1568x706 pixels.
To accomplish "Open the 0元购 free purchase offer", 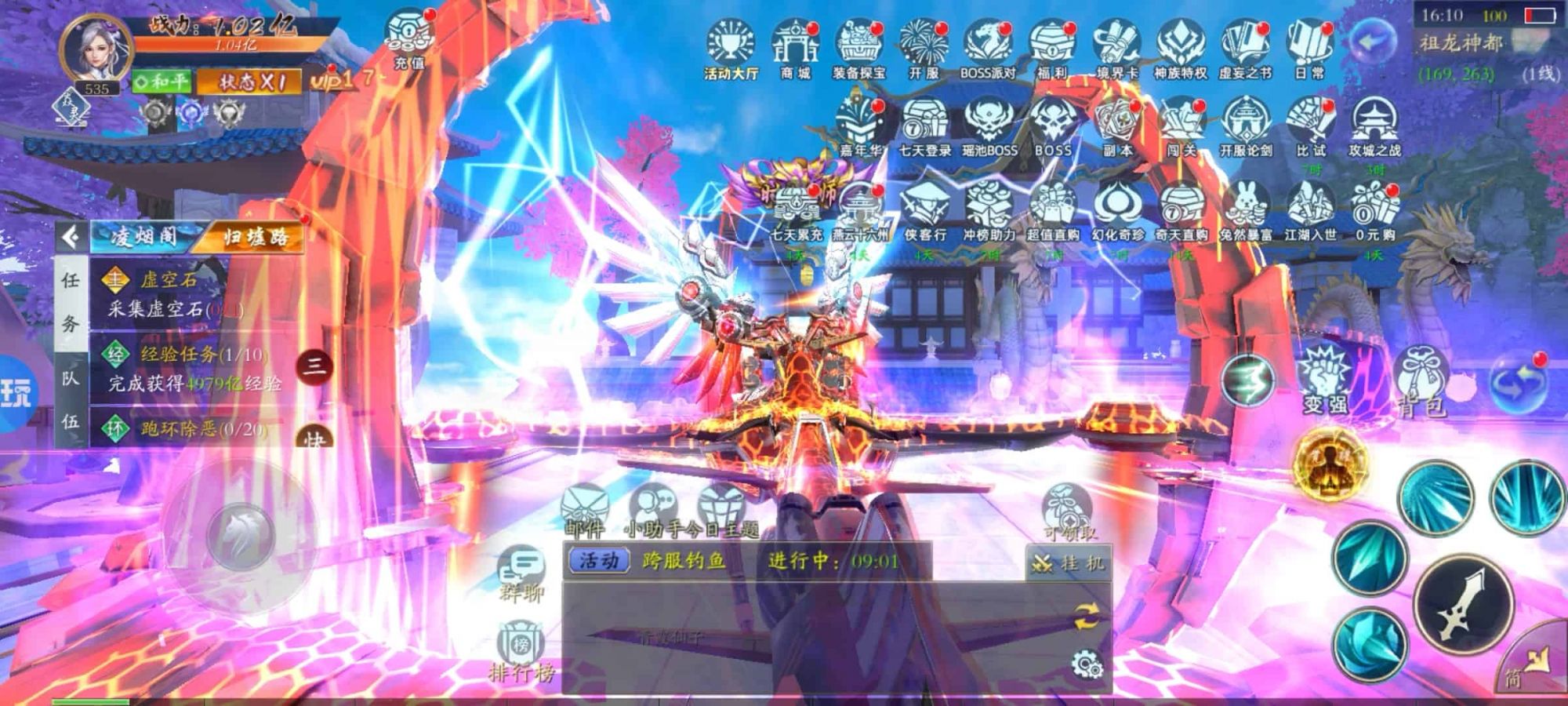I will click(1374, 209).
